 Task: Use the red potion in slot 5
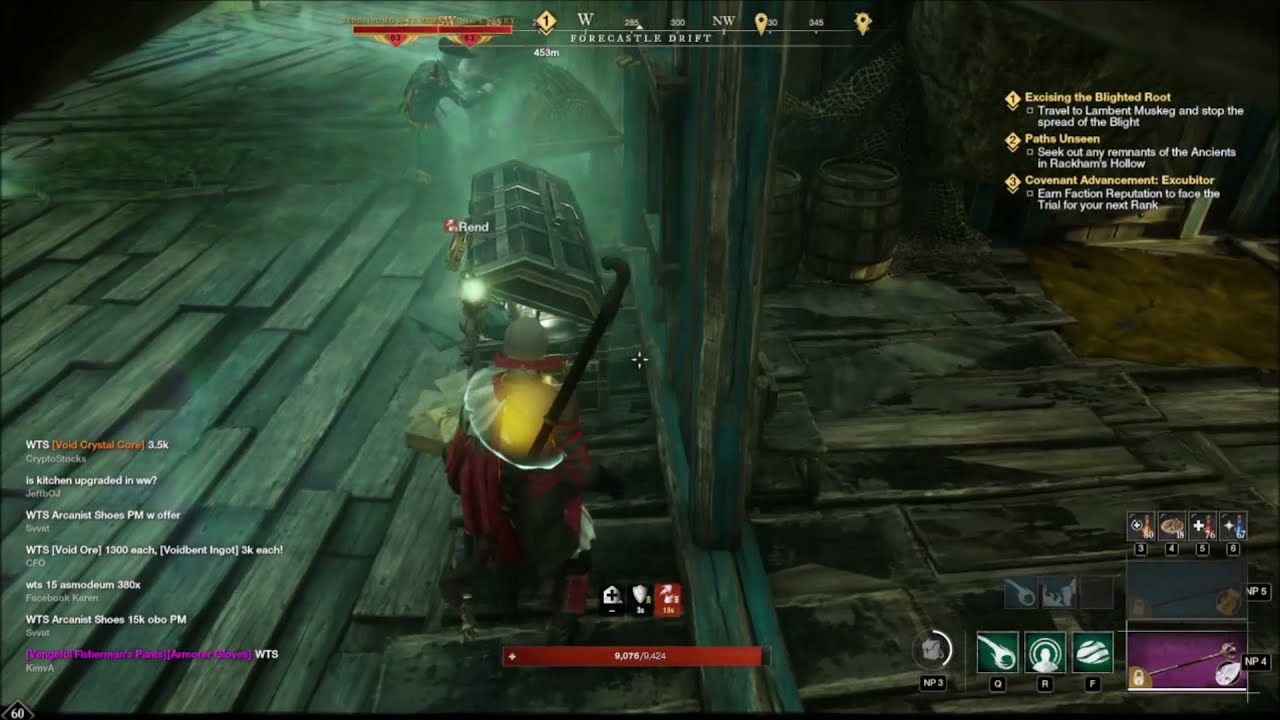coord(1203,527)
